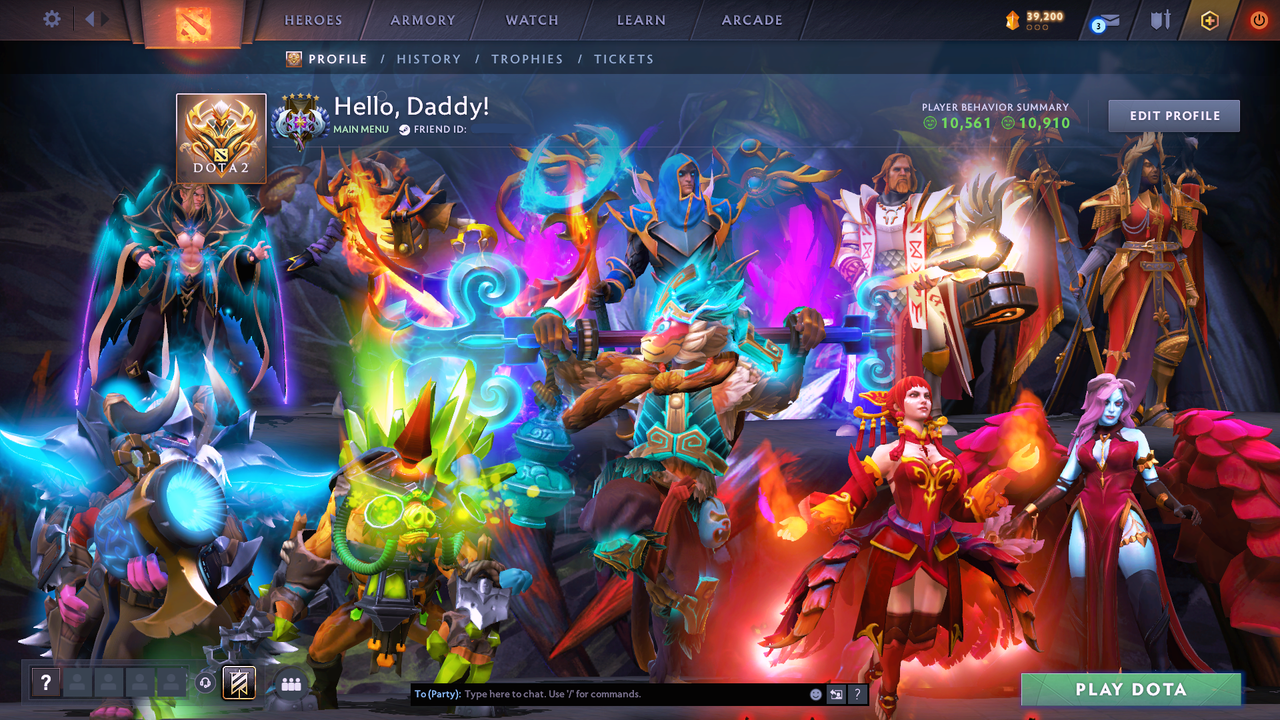Screen dimensions: 1280x720
Task: Click the party chat input field
Action: (600, 693)
